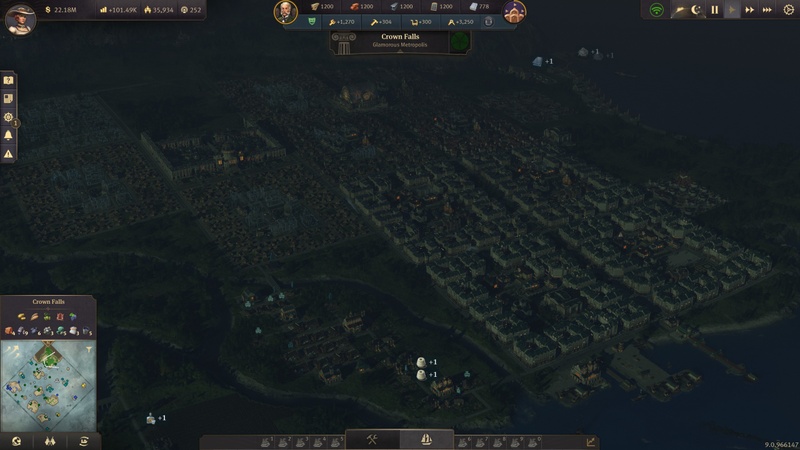Click the green network status icon
The height and width of the screenshot is (450, 800).
point(657,10)
